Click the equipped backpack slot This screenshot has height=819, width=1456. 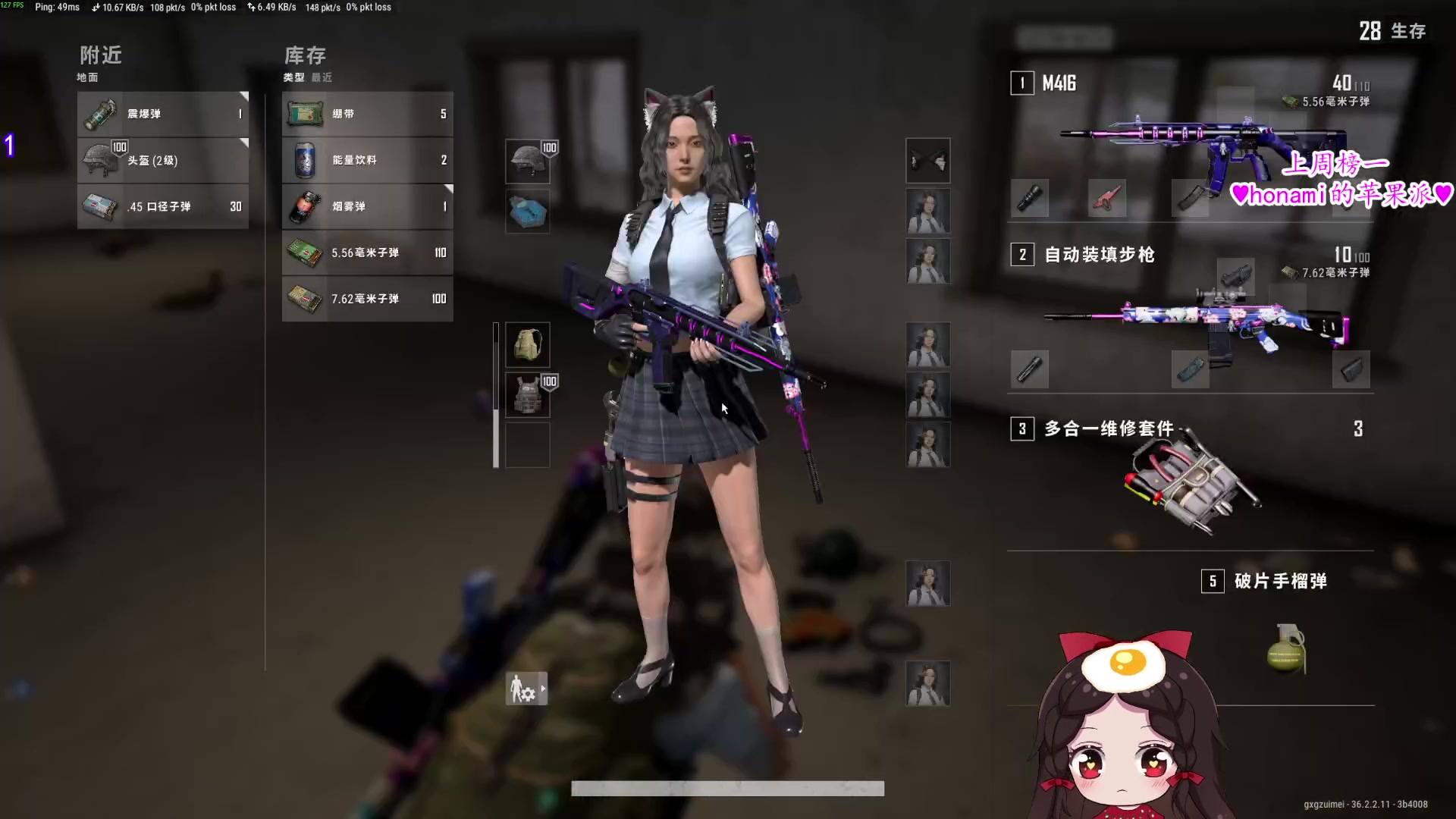[x=528, y=345]
